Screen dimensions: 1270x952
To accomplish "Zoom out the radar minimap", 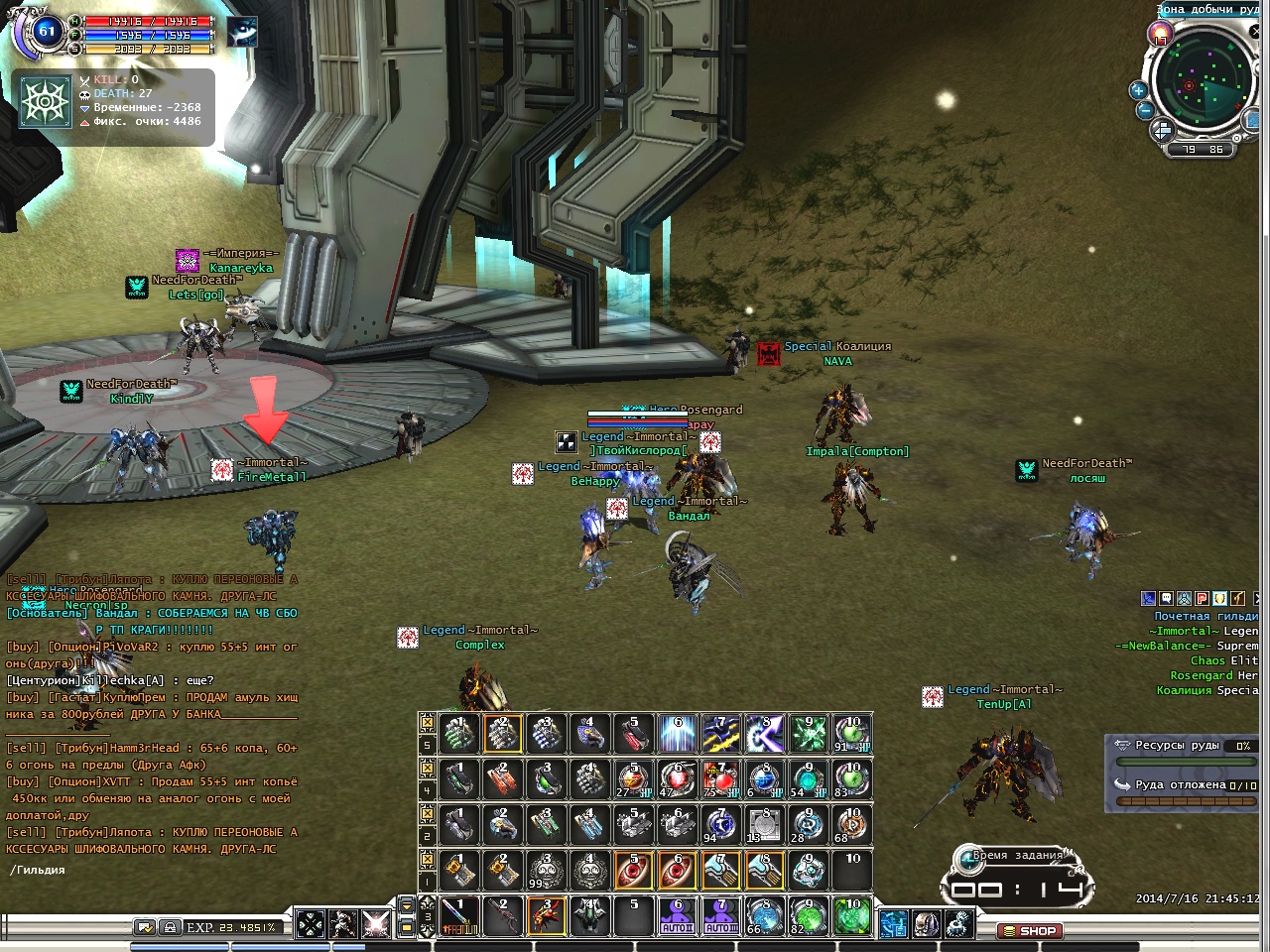I will (x=1145, y=110).
